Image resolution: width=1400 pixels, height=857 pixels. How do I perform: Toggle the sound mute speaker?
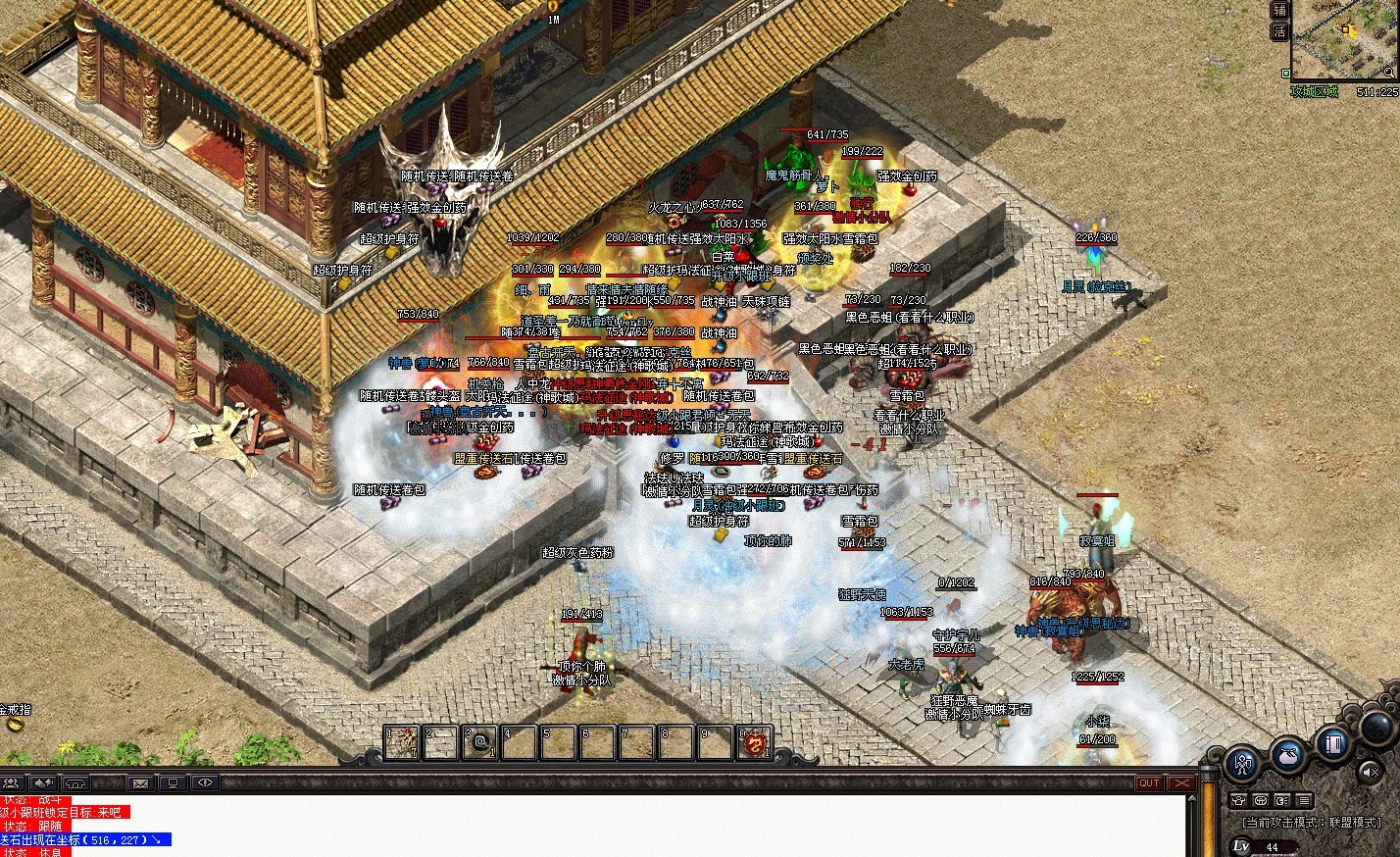1372,772
